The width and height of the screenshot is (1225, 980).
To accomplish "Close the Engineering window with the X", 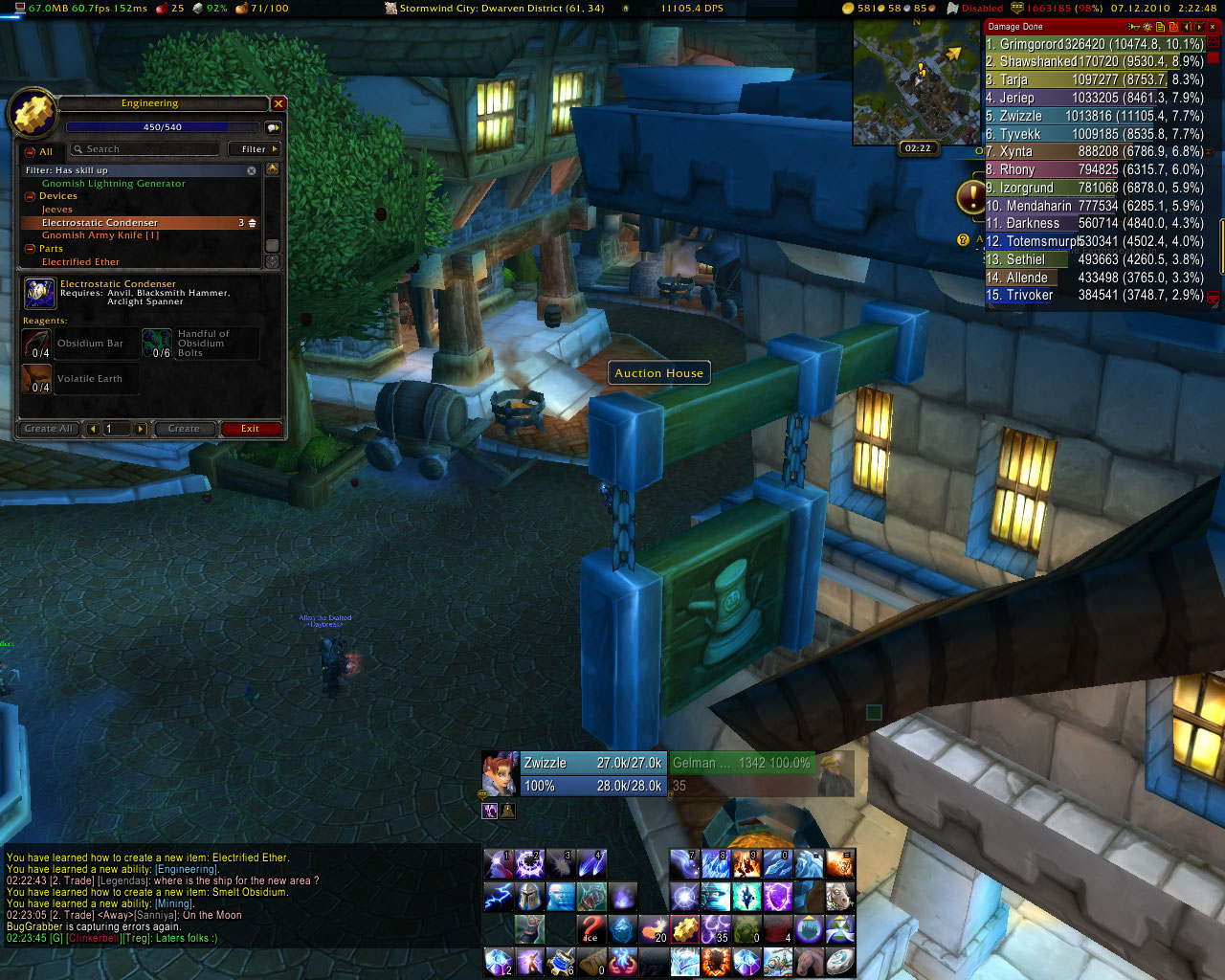I will coord(278,103).
